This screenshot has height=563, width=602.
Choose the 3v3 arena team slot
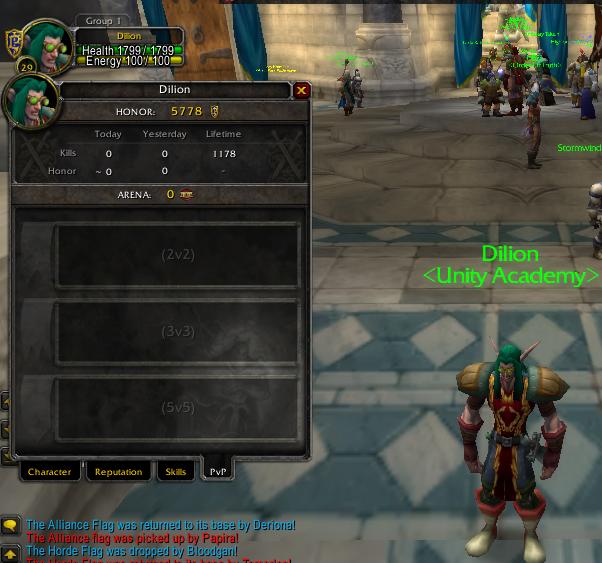(x=177, y=332)
